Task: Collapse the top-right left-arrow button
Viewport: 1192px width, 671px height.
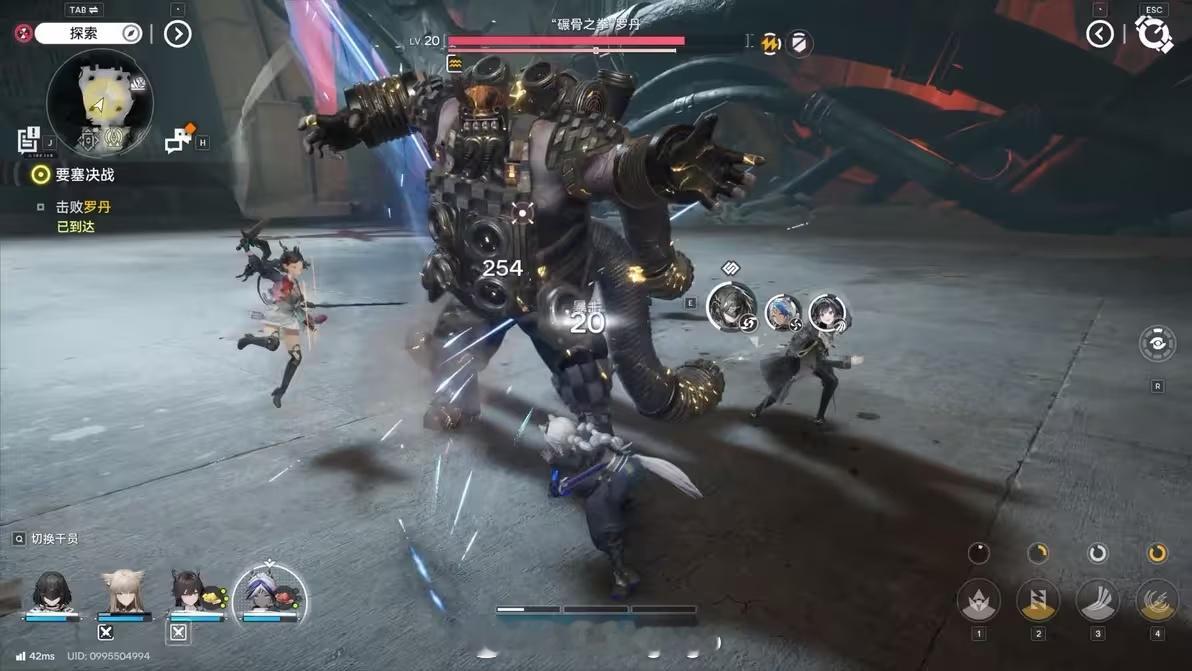Action: pyautogui.click(x=1100, y=34)
